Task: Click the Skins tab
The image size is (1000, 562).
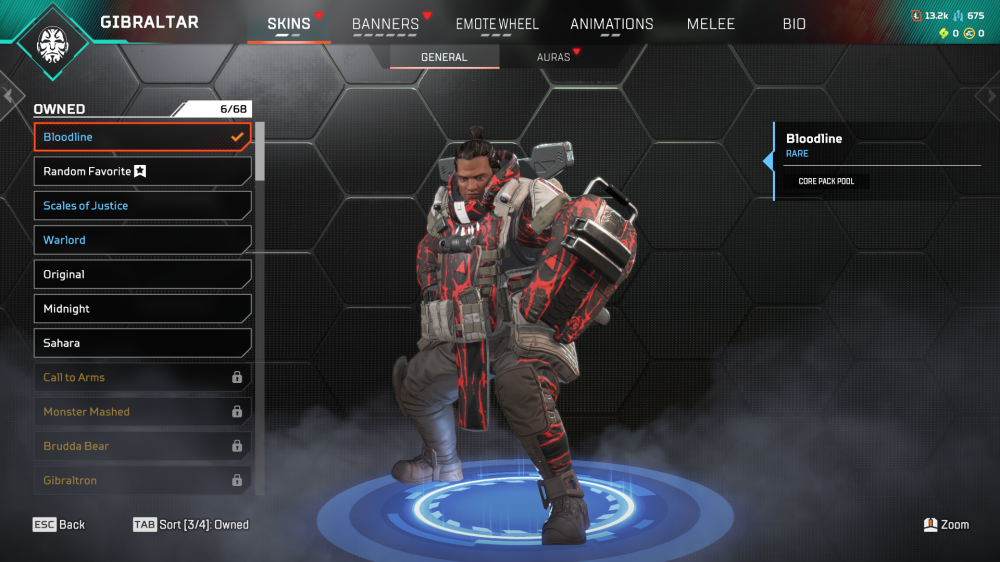Action: (289, 24)
